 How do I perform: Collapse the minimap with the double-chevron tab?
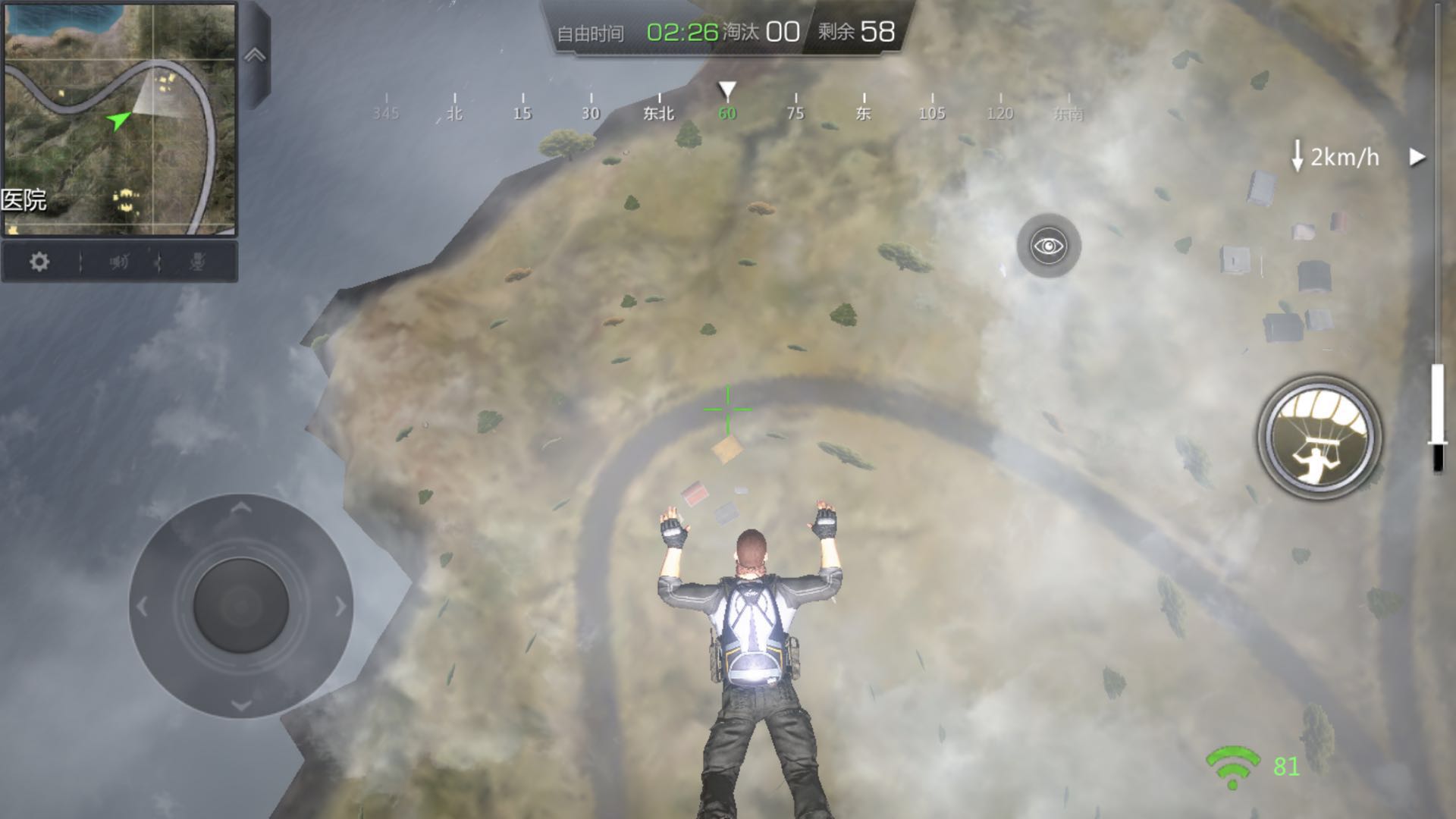pos(255,55)
